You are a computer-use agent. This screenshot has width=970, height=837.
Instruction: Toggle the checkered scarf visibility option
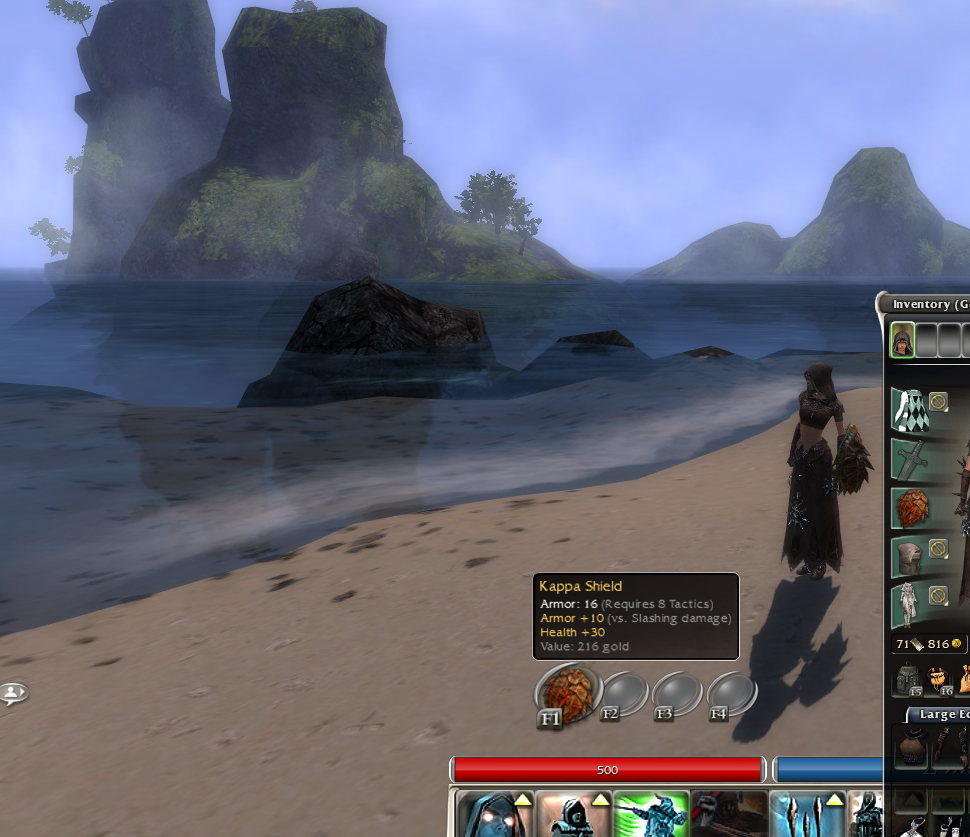(x=938, y=402)
